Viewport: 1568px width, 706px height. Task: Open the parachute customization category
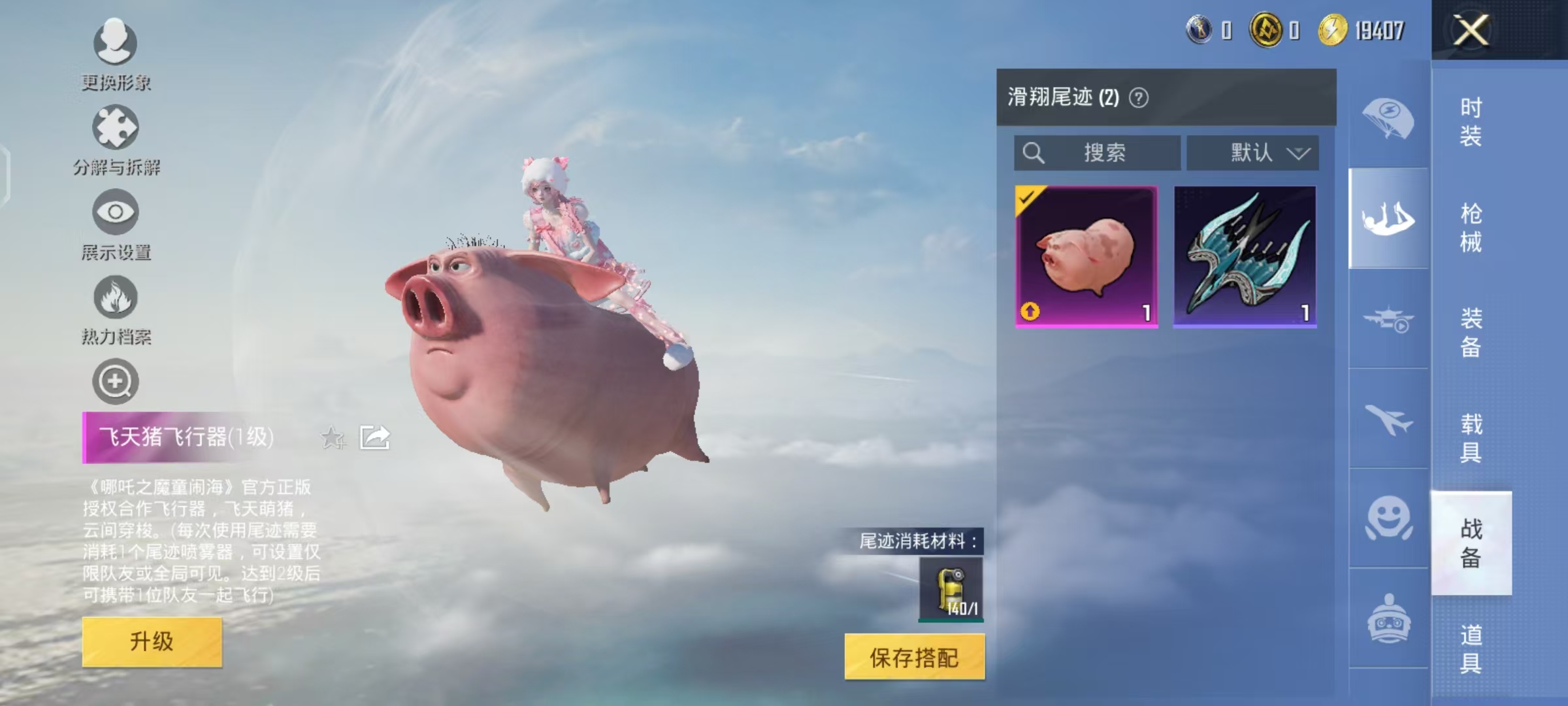tap(1390, 115)
